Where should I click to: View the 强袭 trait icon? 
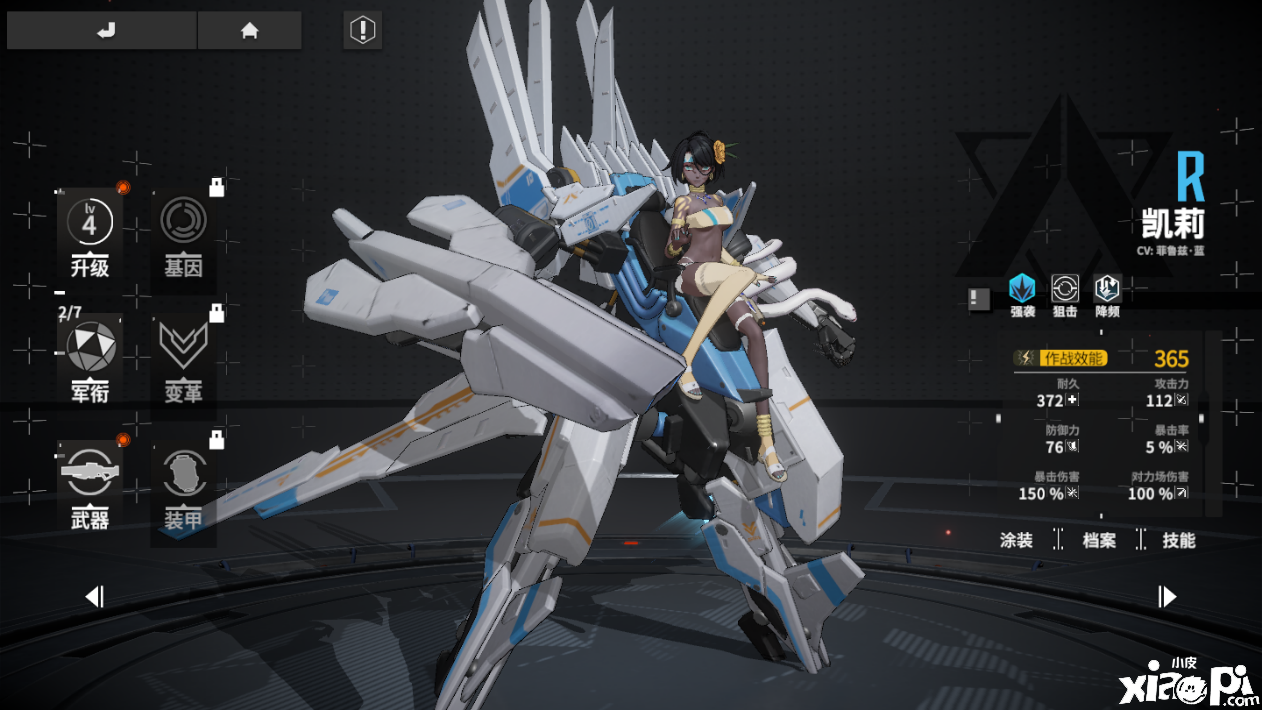pos(1022,290)
